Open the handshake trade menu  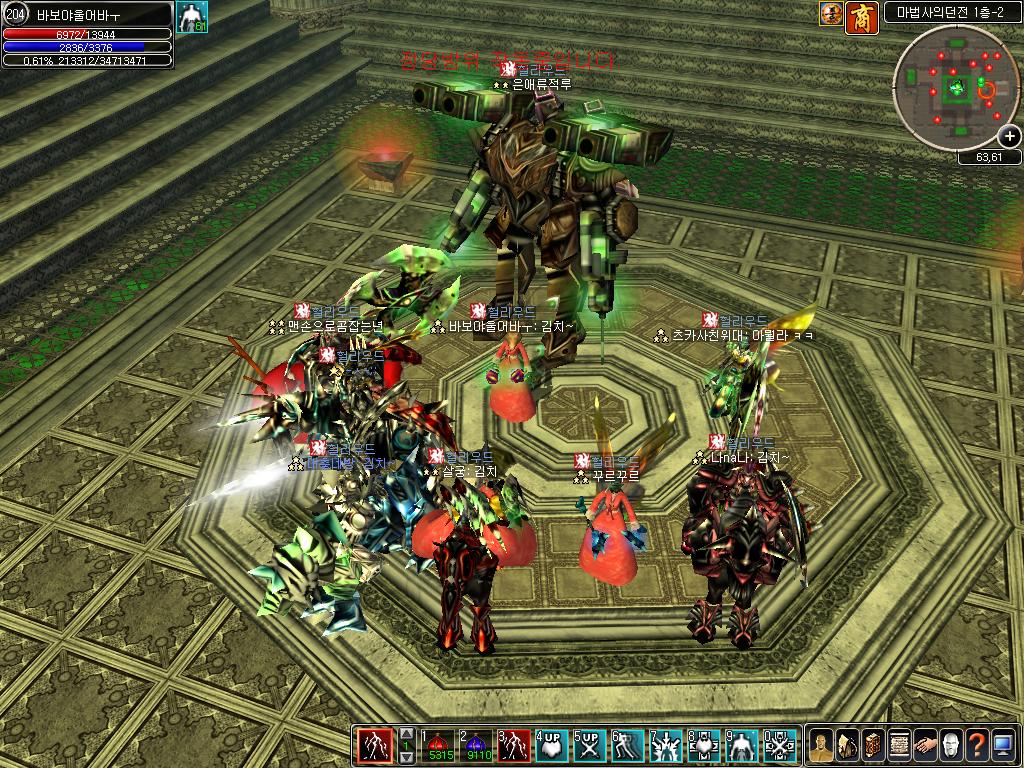click(x=925, y=746)
